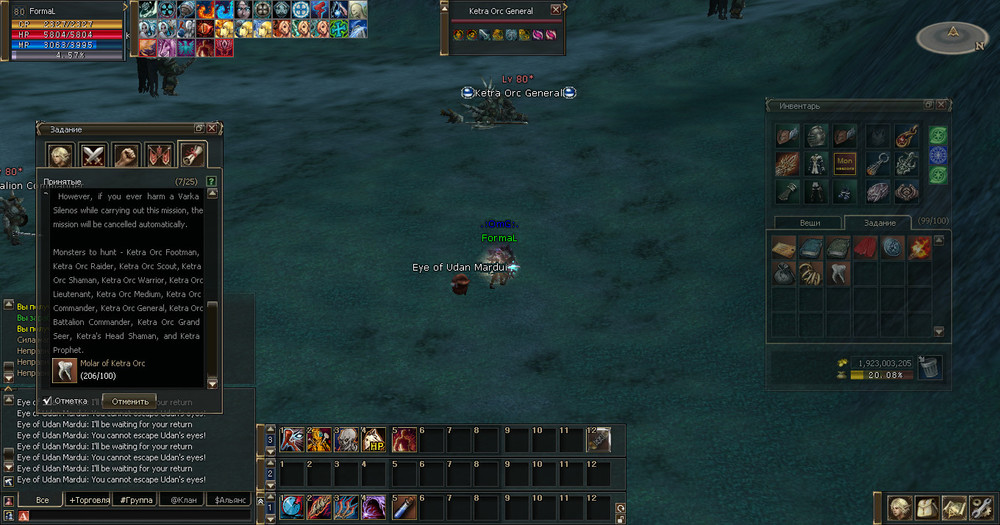This screenshot has height=525, width=1000.
Task: Switch to the @Клан chat tab
Action: [181, 498]
